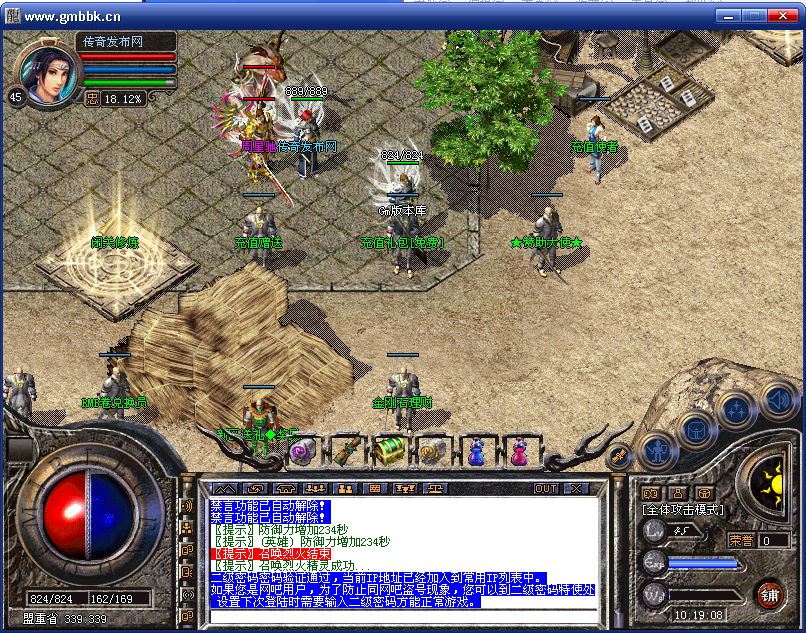Open the red 铺 shop button
This screenshot has height=633, width=806.
pyautogui.click(x=769, y=595)
